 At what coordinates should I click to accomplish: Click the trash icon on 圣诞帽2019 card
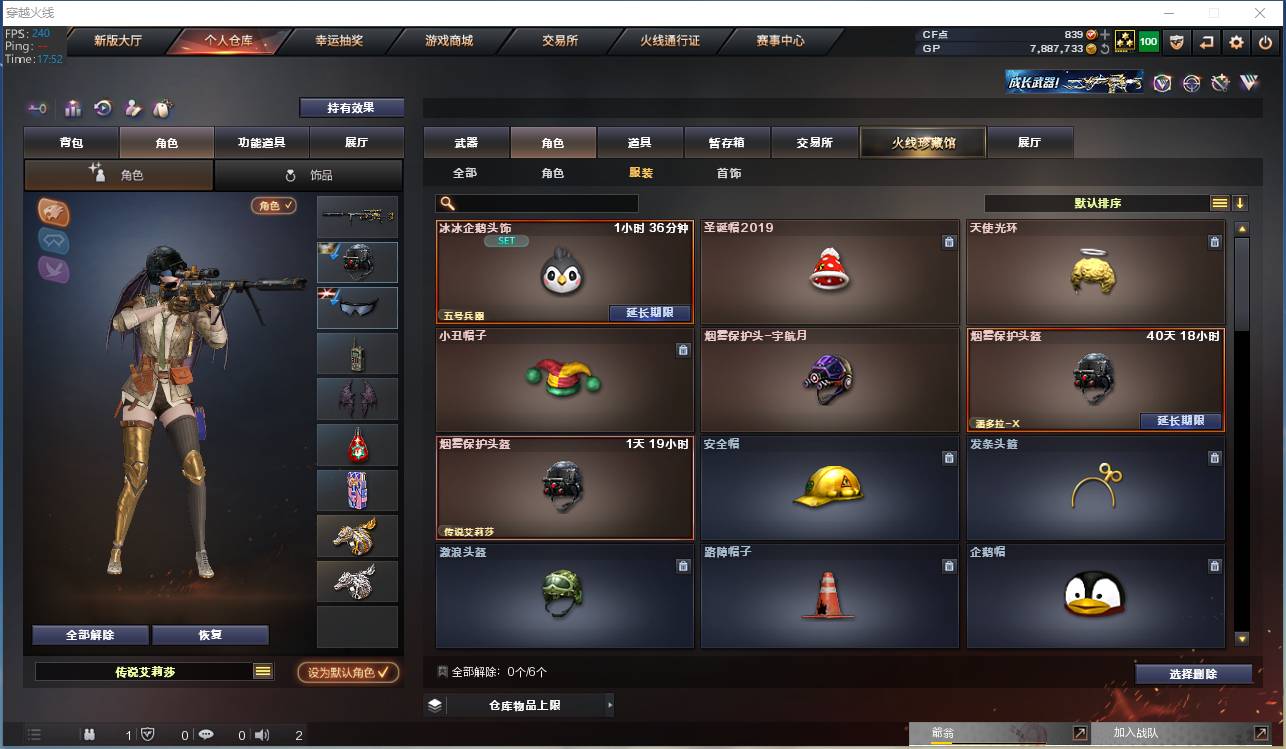[948, 241]
